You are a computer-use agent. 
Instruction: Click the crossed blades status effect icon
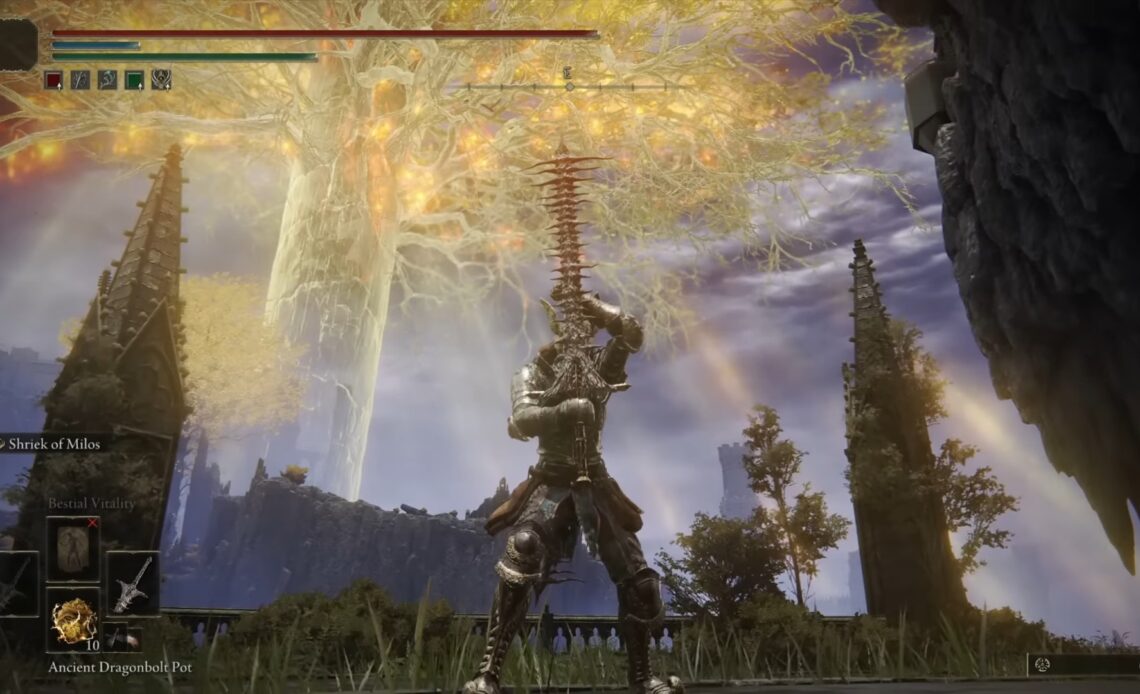click(x=80, y=80)
